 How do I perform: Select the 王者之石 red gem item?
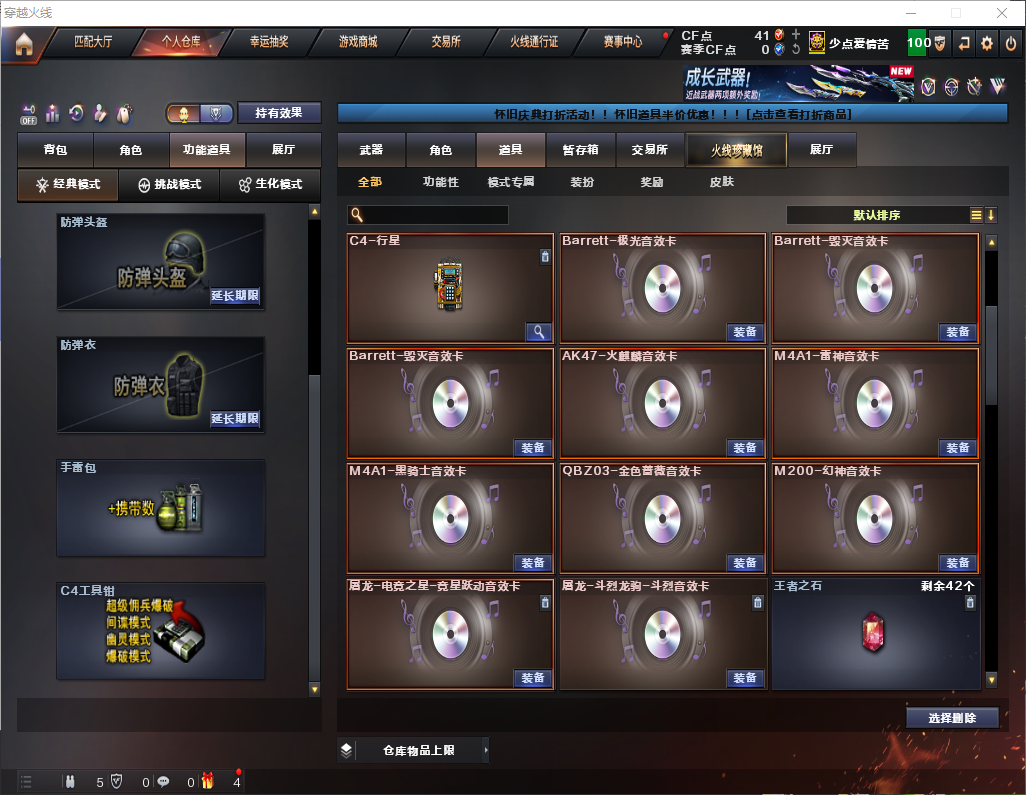click(875, 636)
